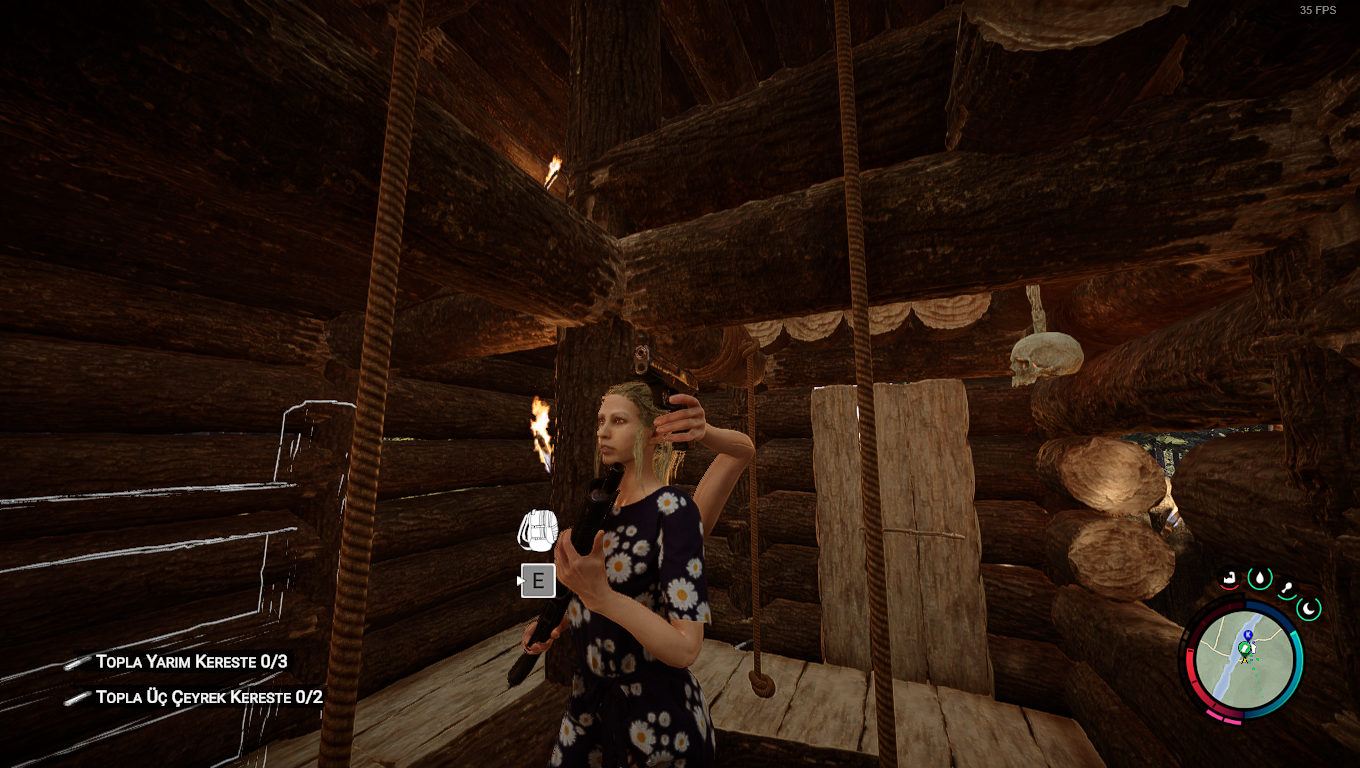Click the circular minimap
Viewport: 1360px width, 768px height.
1243,660
